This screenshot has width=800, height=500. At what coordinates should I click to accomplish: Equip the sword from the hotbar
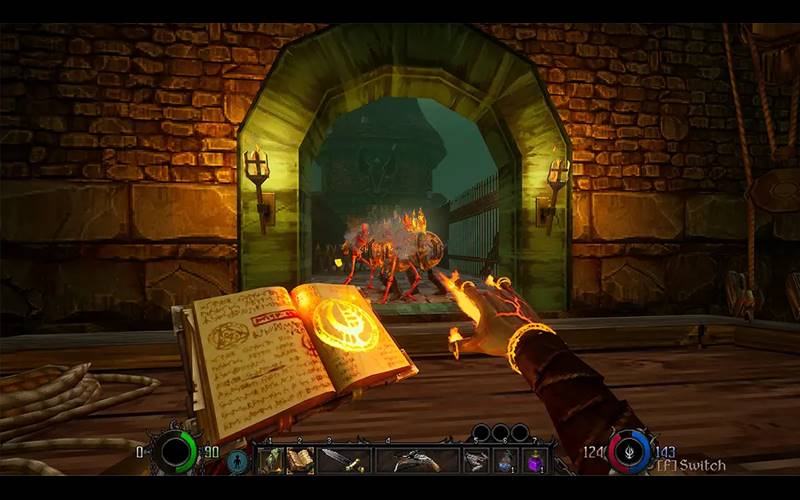coord(345,460)
